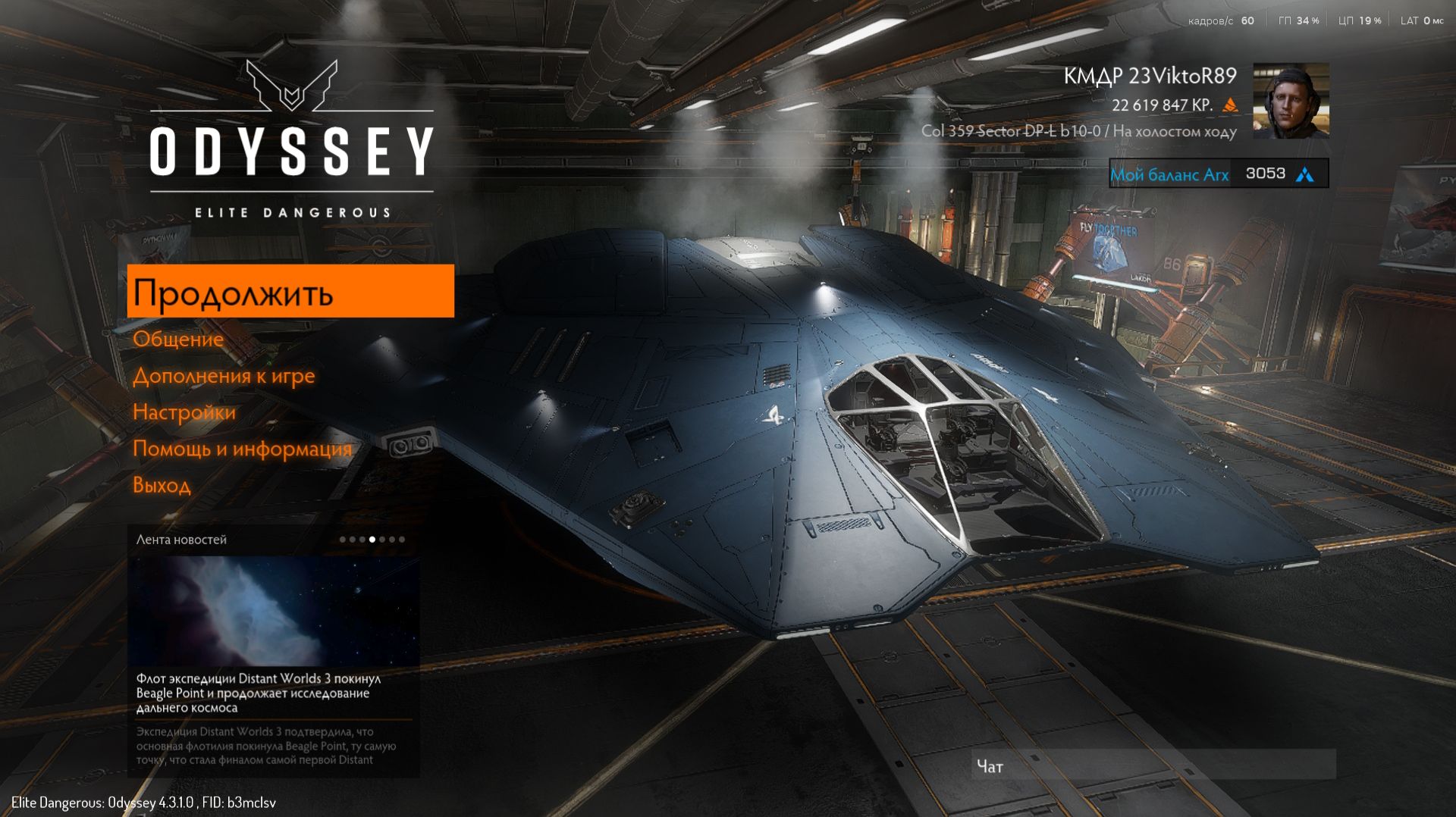The width and height of the screenshot is (1456, 817).
Task: Open the Настройки settings menu
Action: (184, 412)
